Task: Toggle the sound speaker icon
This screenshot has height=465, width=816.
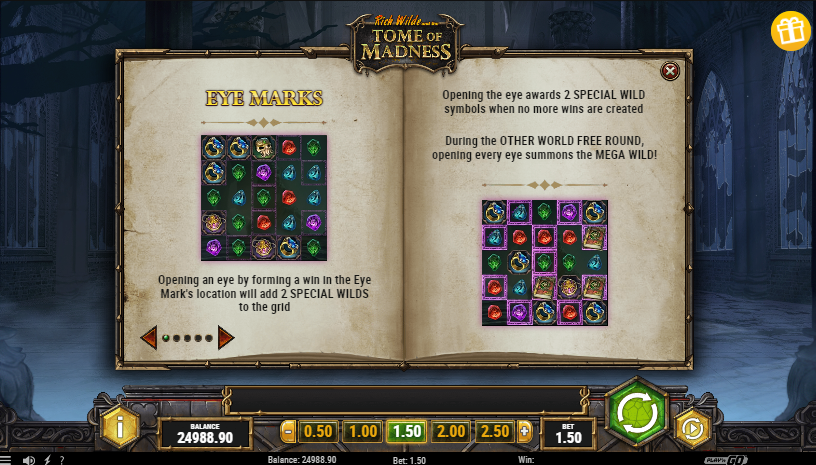Action: pos(30,460)
